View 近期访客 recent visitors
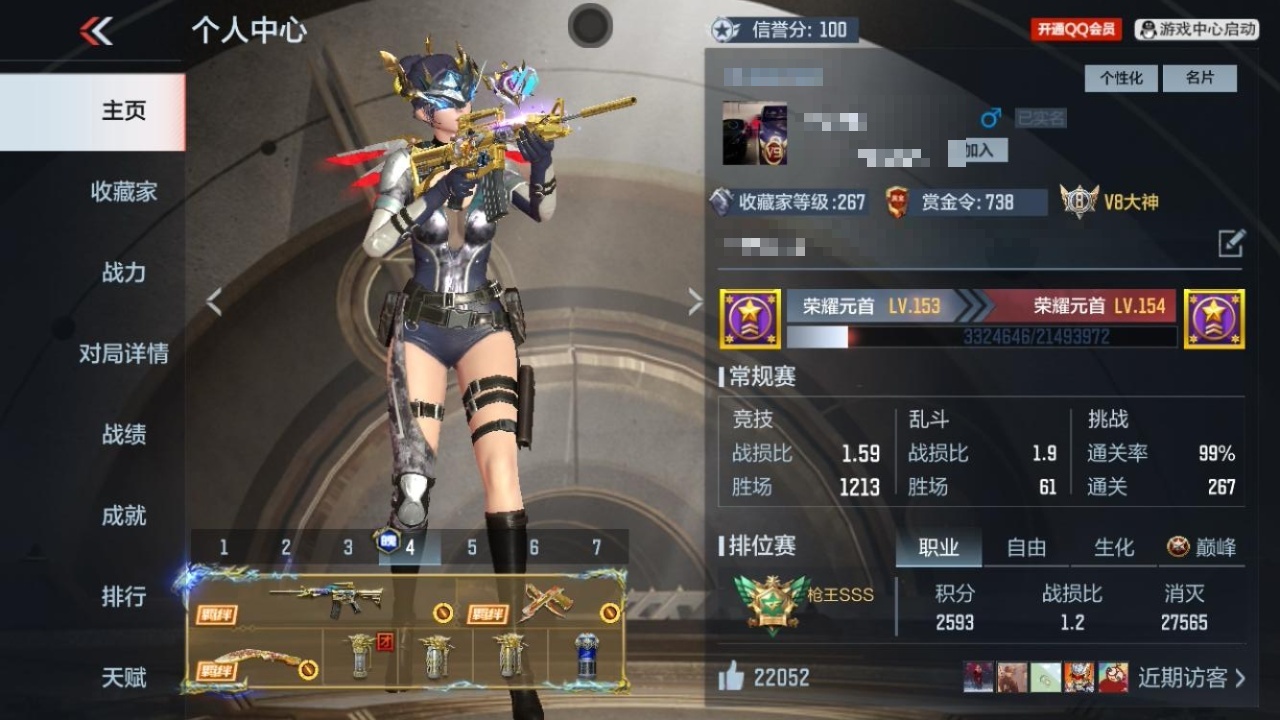The width and height of the screenshot is (1280, 720). point(1191,677)
